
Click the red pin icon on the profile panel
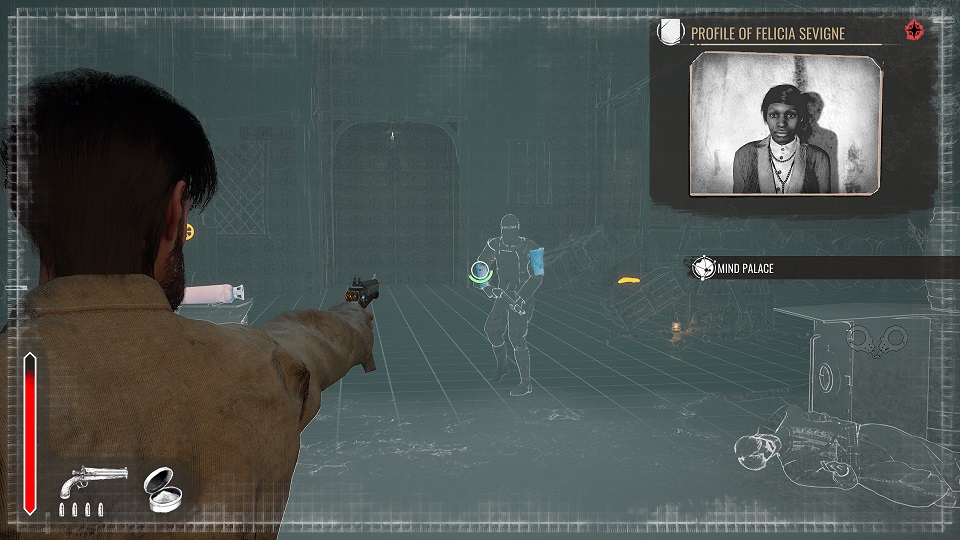[x=914, y=31]
